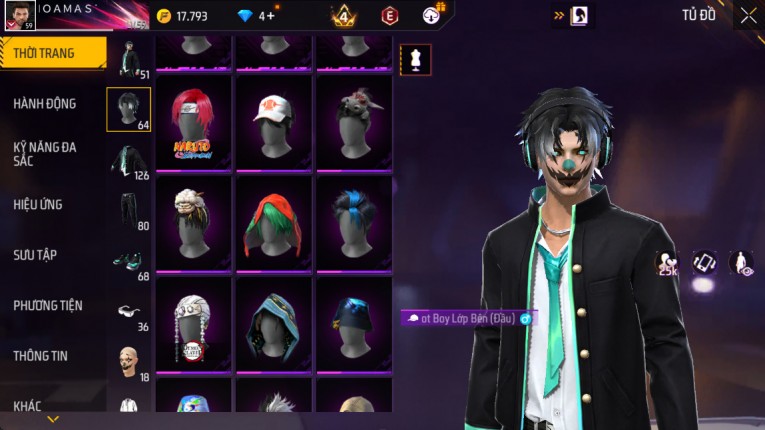Switch to Thông Tin tab
Viewport: 765px width, 430px height.
[41, 355]
